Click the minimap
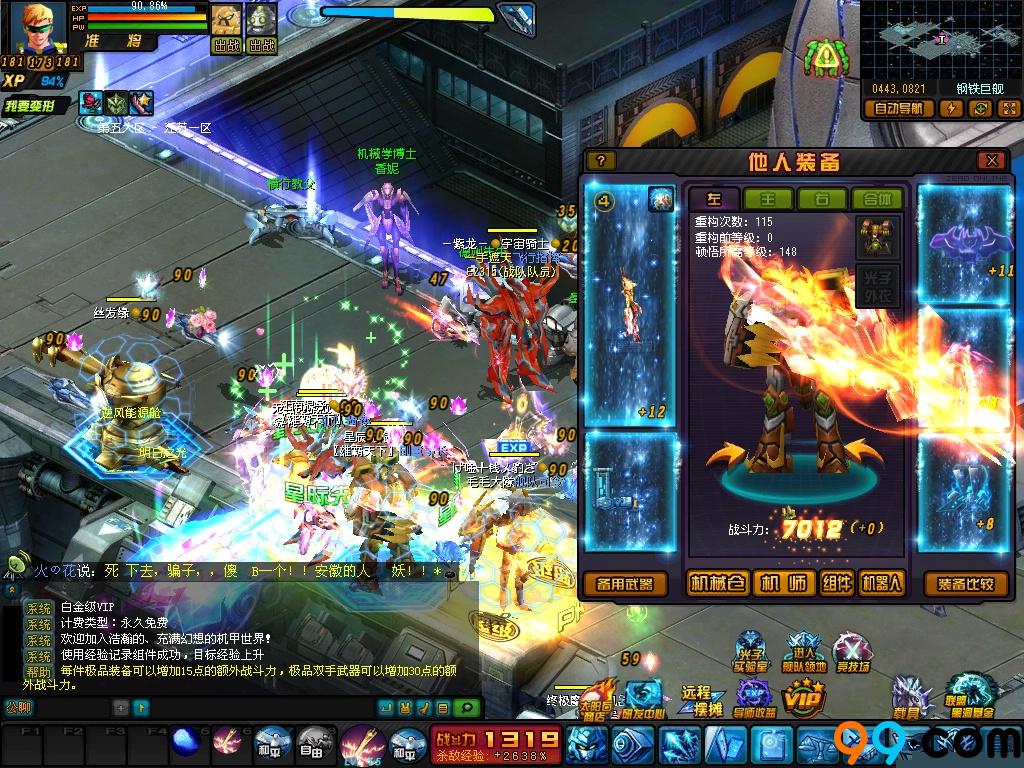 pyautogui.click(x=940, y=40)
